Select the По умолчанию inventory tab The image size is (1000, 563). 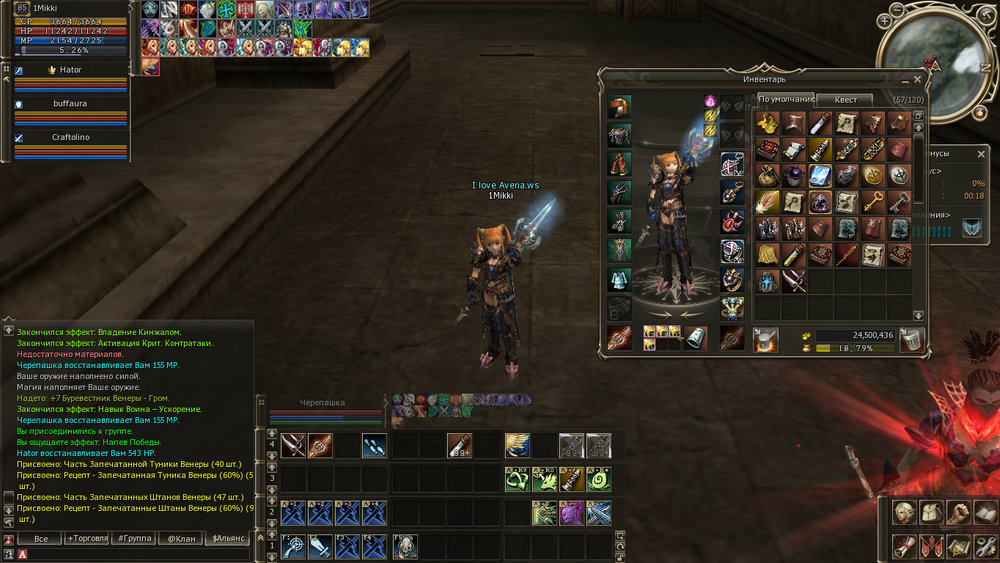(x=784, y=99)
